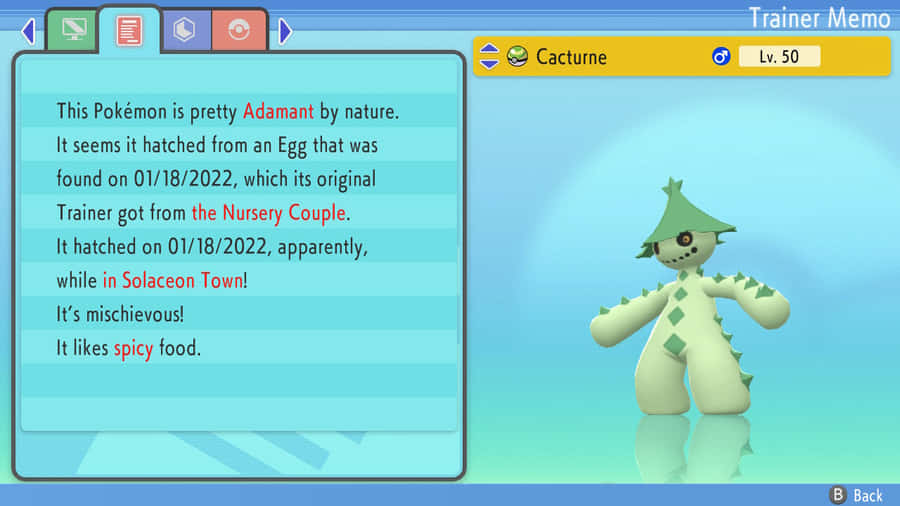The width and height of the screenshot is (900, 506).
Task: Switch to the green screen-icon tab
Action: point(73,31)
